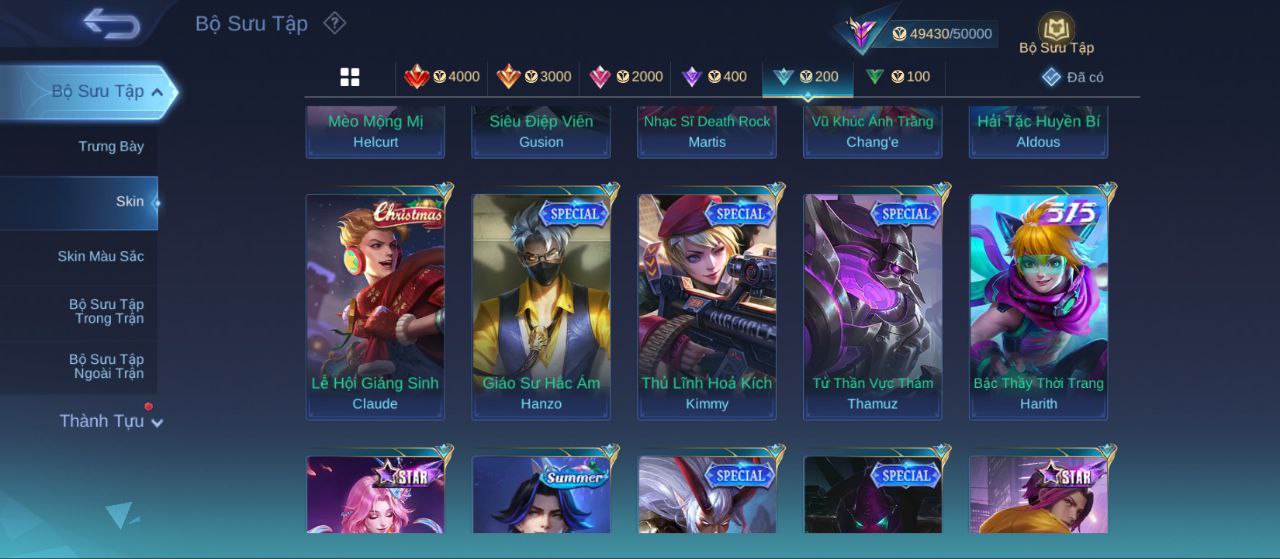1280x559 pixels.
Task: Open Bộ Sưu Tập Trong Trận
Action: tap(106, 312)
